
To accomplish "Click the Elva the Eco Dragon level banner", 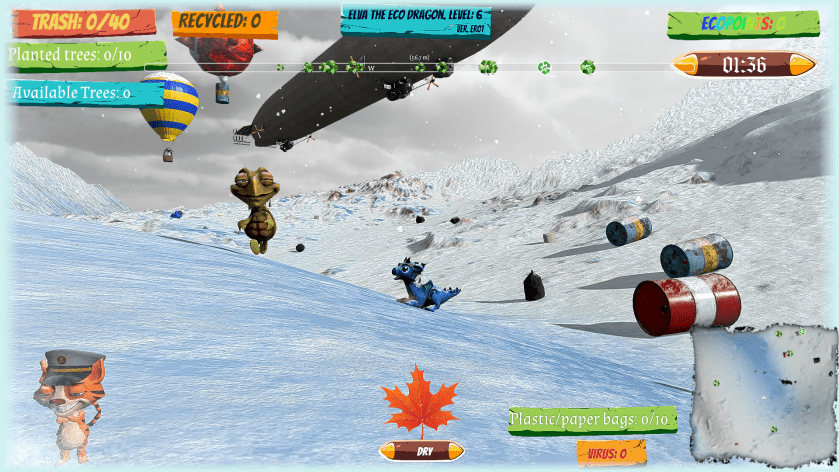I will pos(415,17).
